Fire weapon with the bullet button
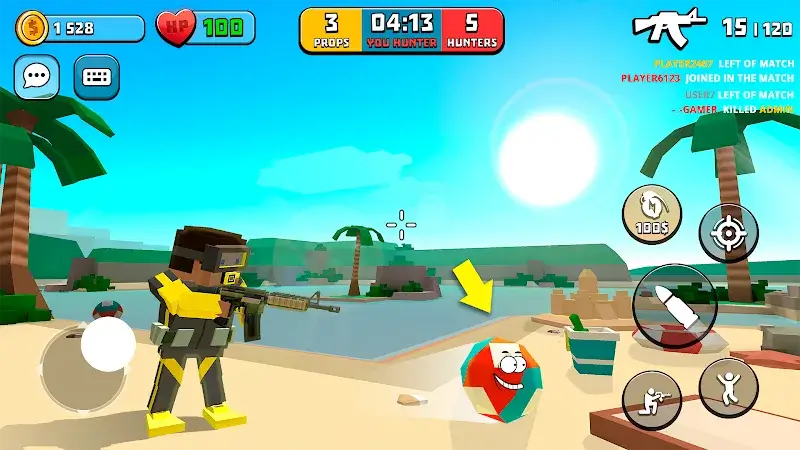800x450 pixels. pos(674,306)
